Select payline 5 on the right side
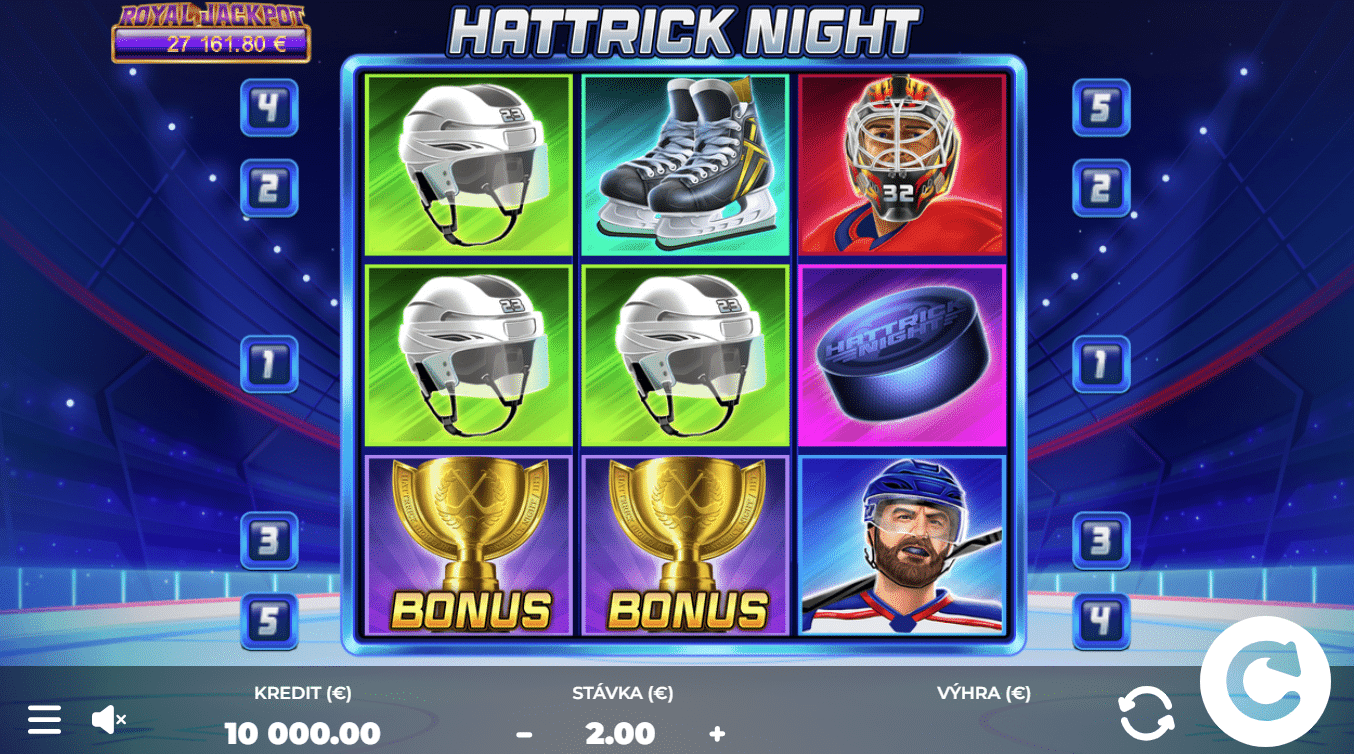Image resolution: width=1354 pixels, height=754 pixels. [x=1102, y=107]
